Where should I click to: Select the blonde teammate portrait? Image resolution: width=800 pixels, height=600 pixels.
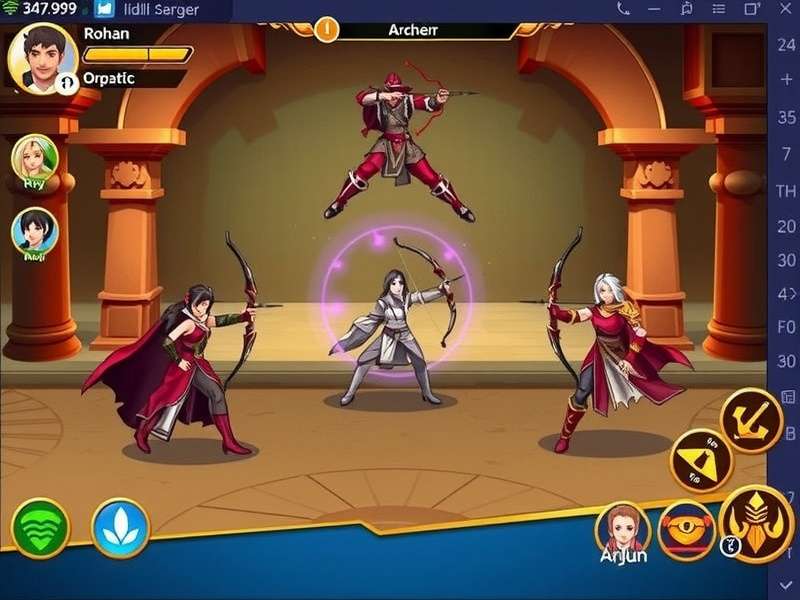point(35,161)
